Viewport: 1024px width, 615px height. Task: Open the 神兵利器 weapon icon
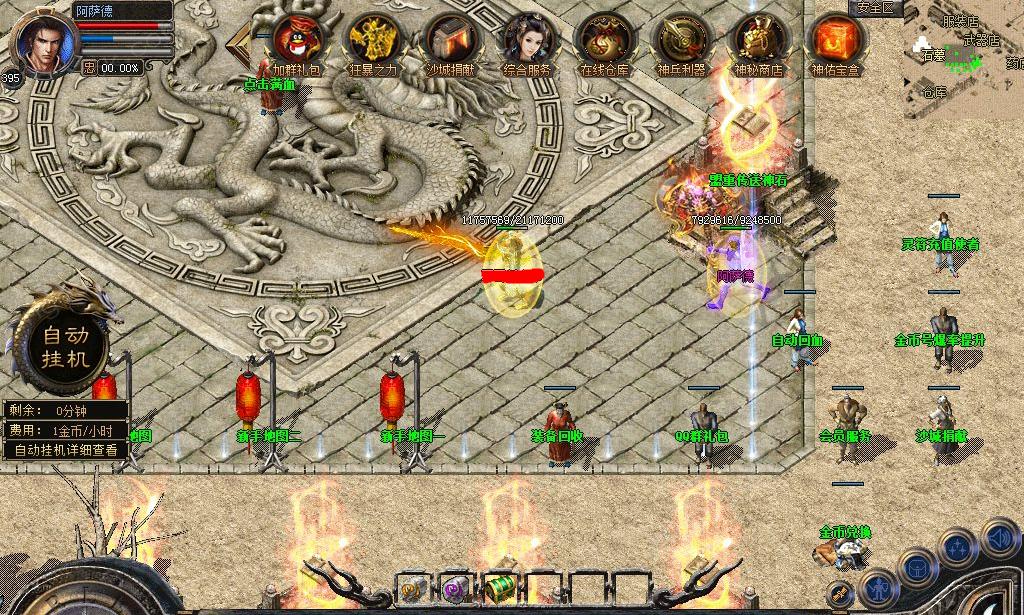click(681, 42)
